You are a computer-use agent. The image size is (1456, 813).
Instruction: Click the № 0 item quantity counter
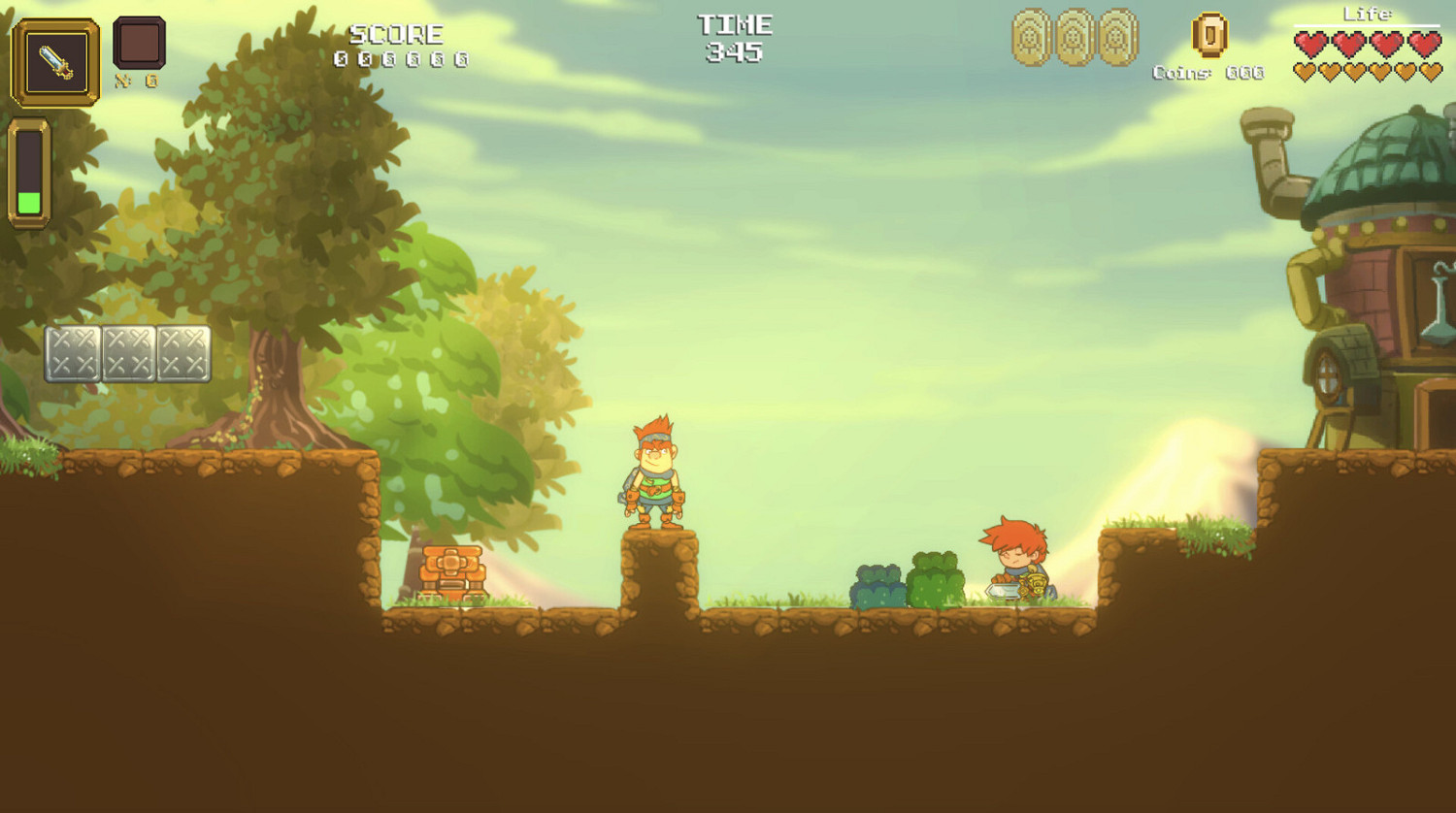tap(139, 81)
